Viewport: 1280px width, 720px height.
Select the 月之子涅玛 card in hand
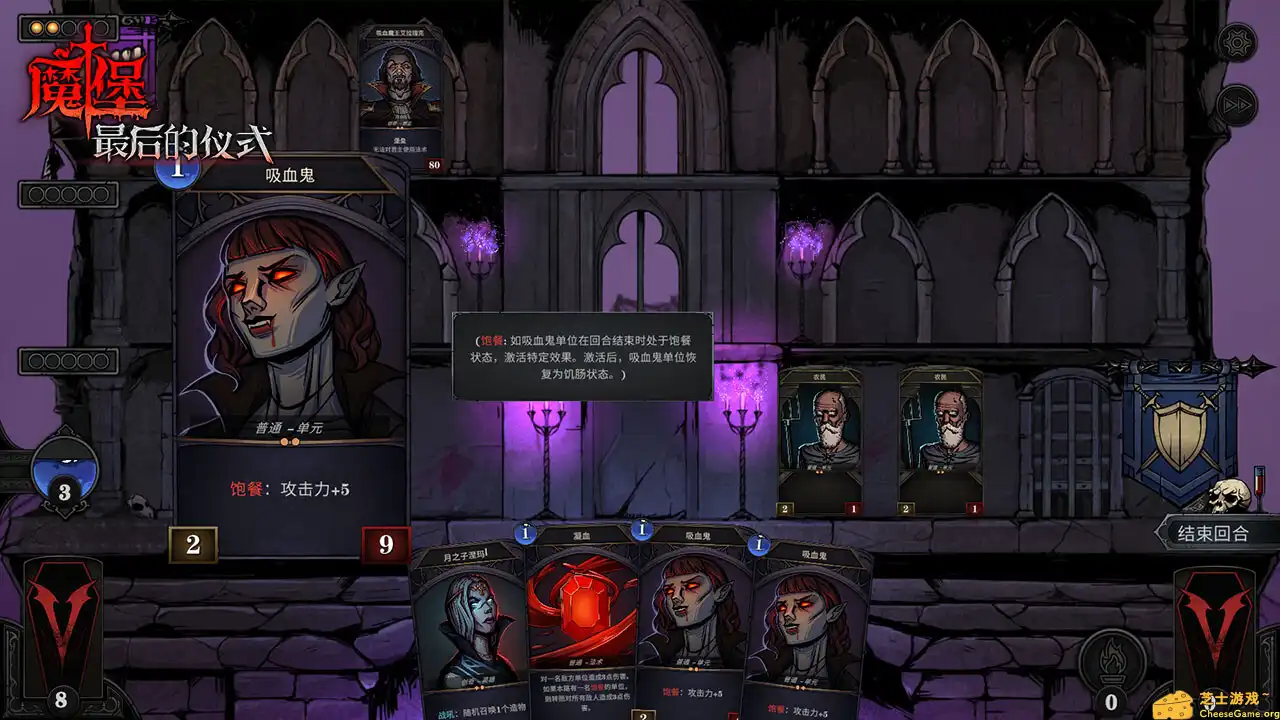(466, 640)
